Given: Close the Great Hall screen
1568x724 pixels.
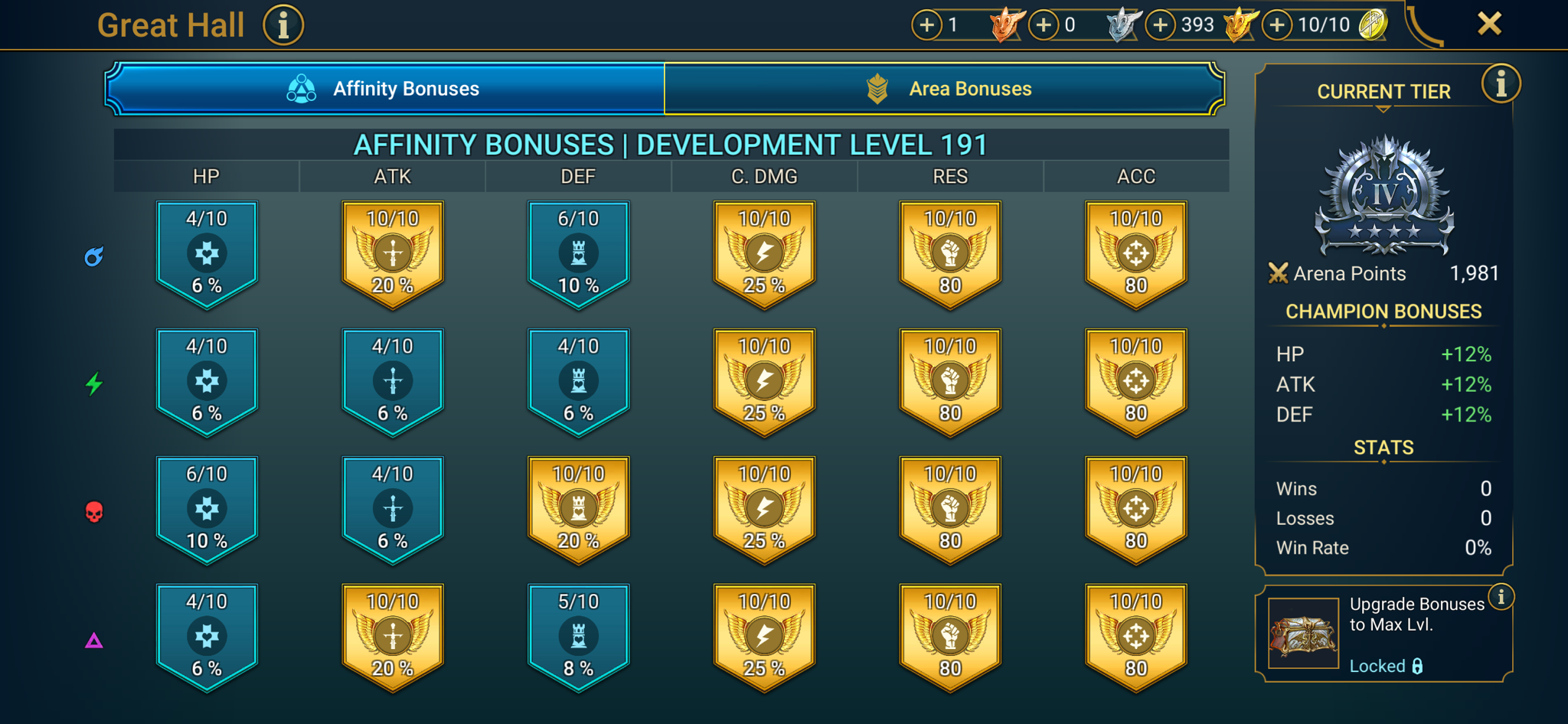Looking at the screenshot, I should click(1488, 24).
